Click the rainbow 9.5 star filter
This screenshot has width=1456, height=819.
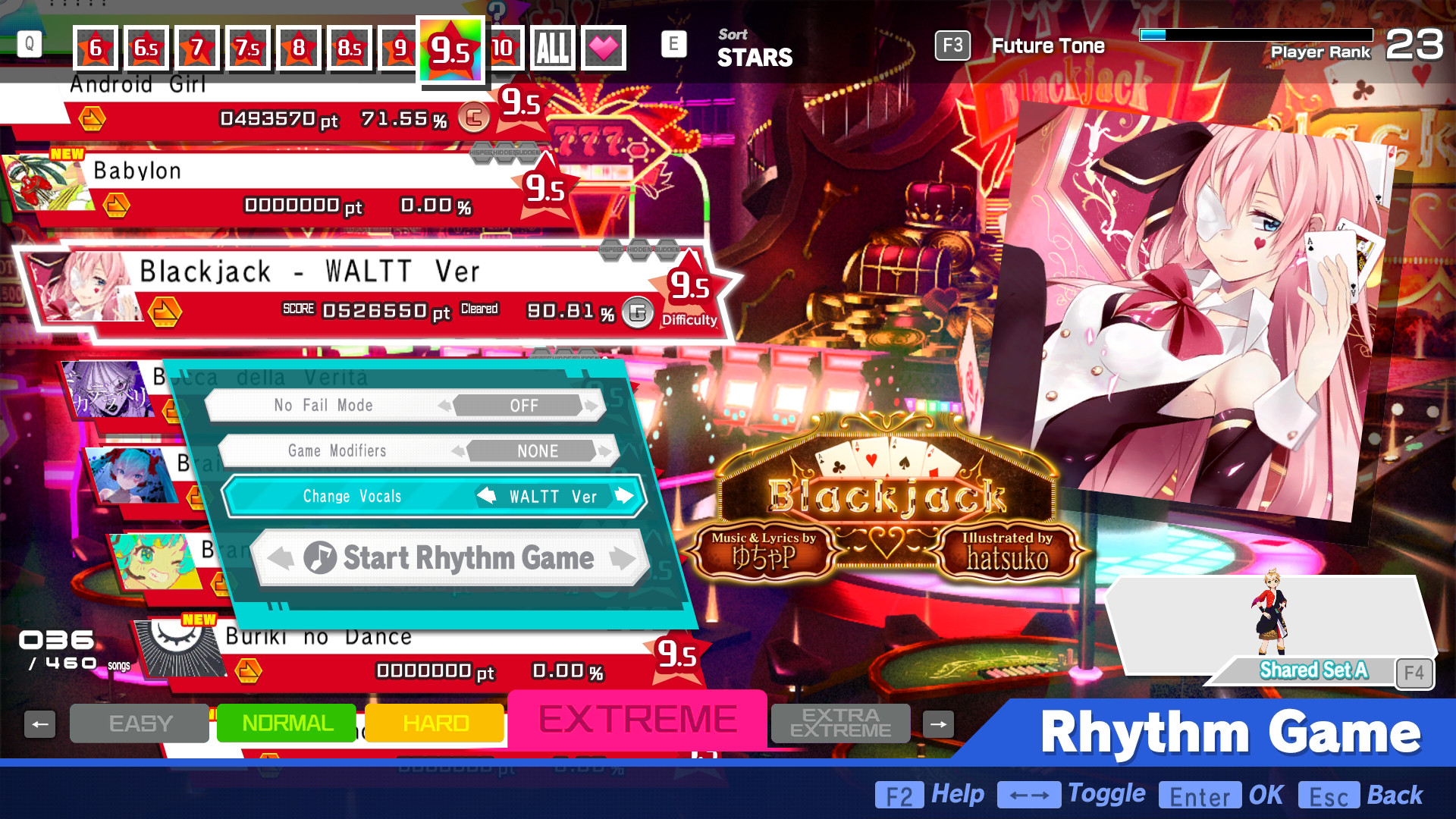coord(452,49)
